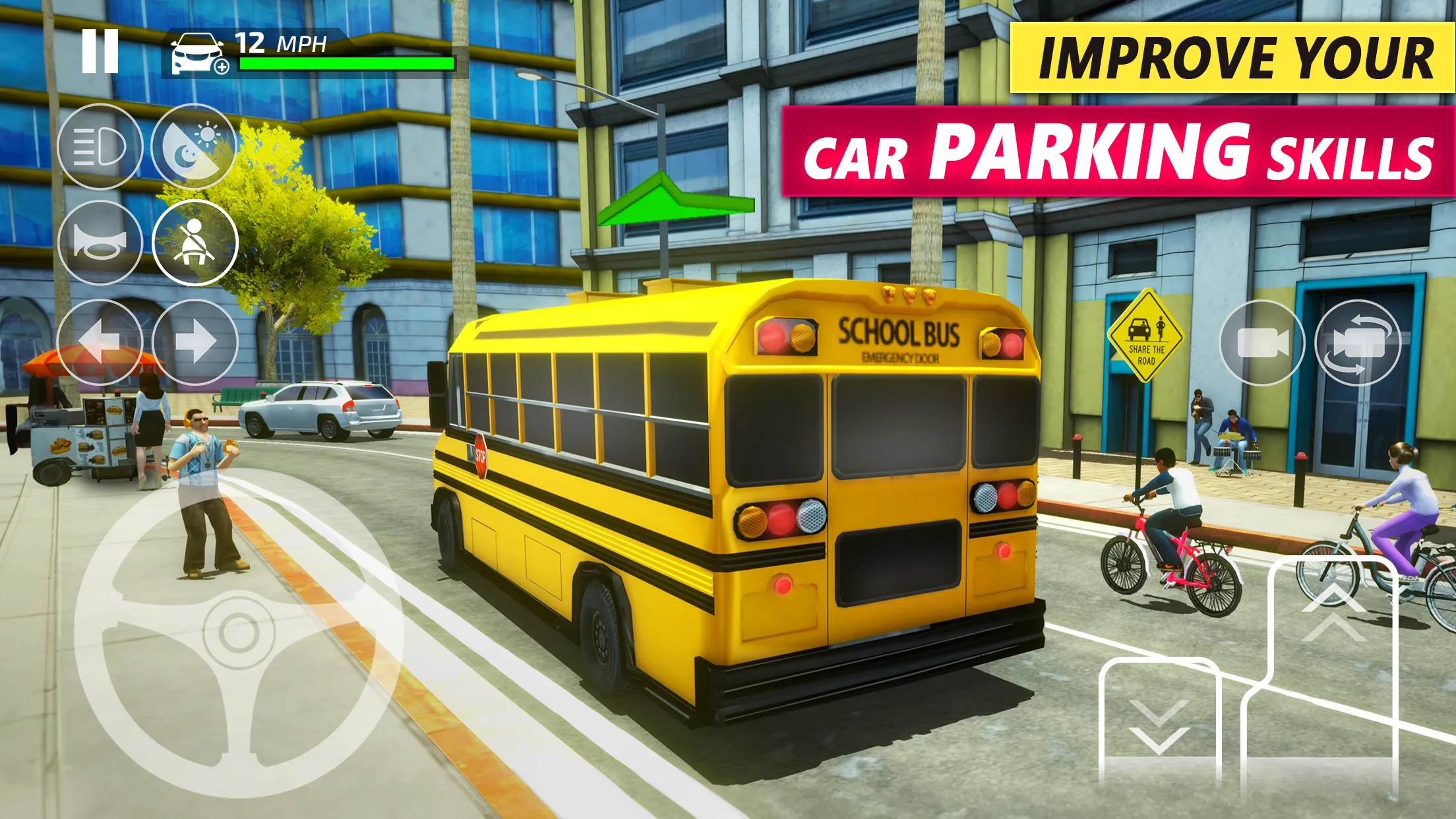Toggle seatbelt indicator off
1456x819 pixels.
[x=197, y=243]
